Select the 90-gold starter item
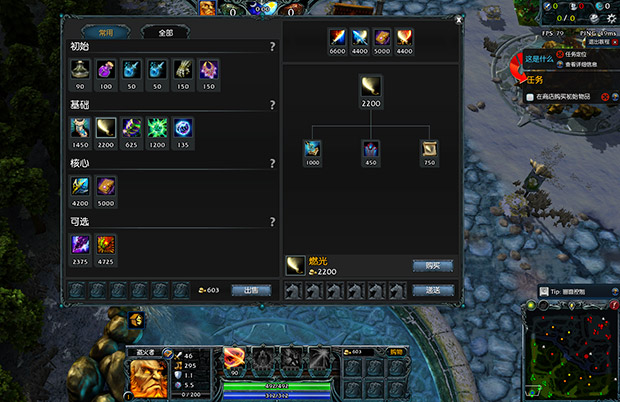 (80, 70)
